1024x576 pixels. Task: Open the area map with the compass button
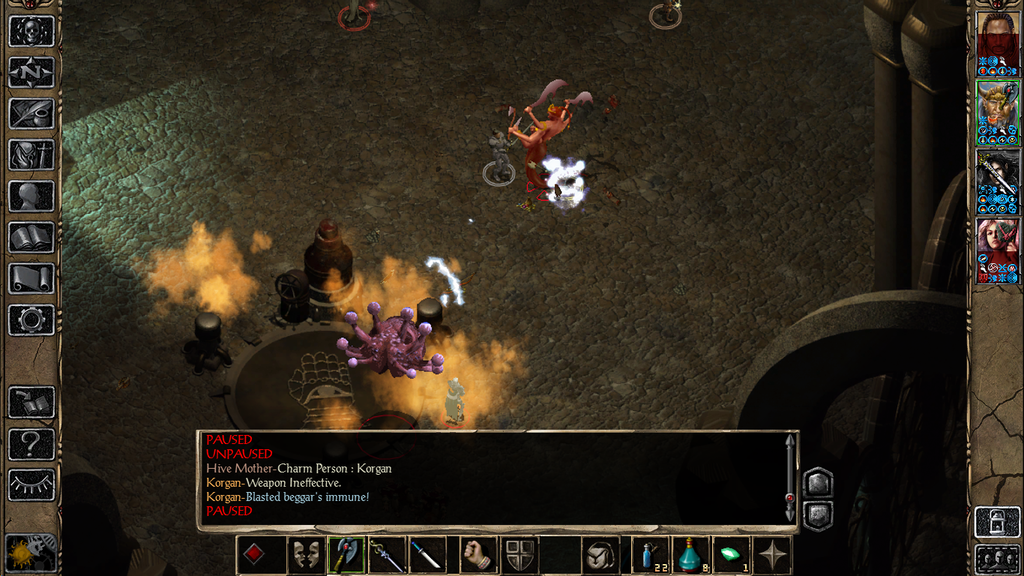pos(31,72)
